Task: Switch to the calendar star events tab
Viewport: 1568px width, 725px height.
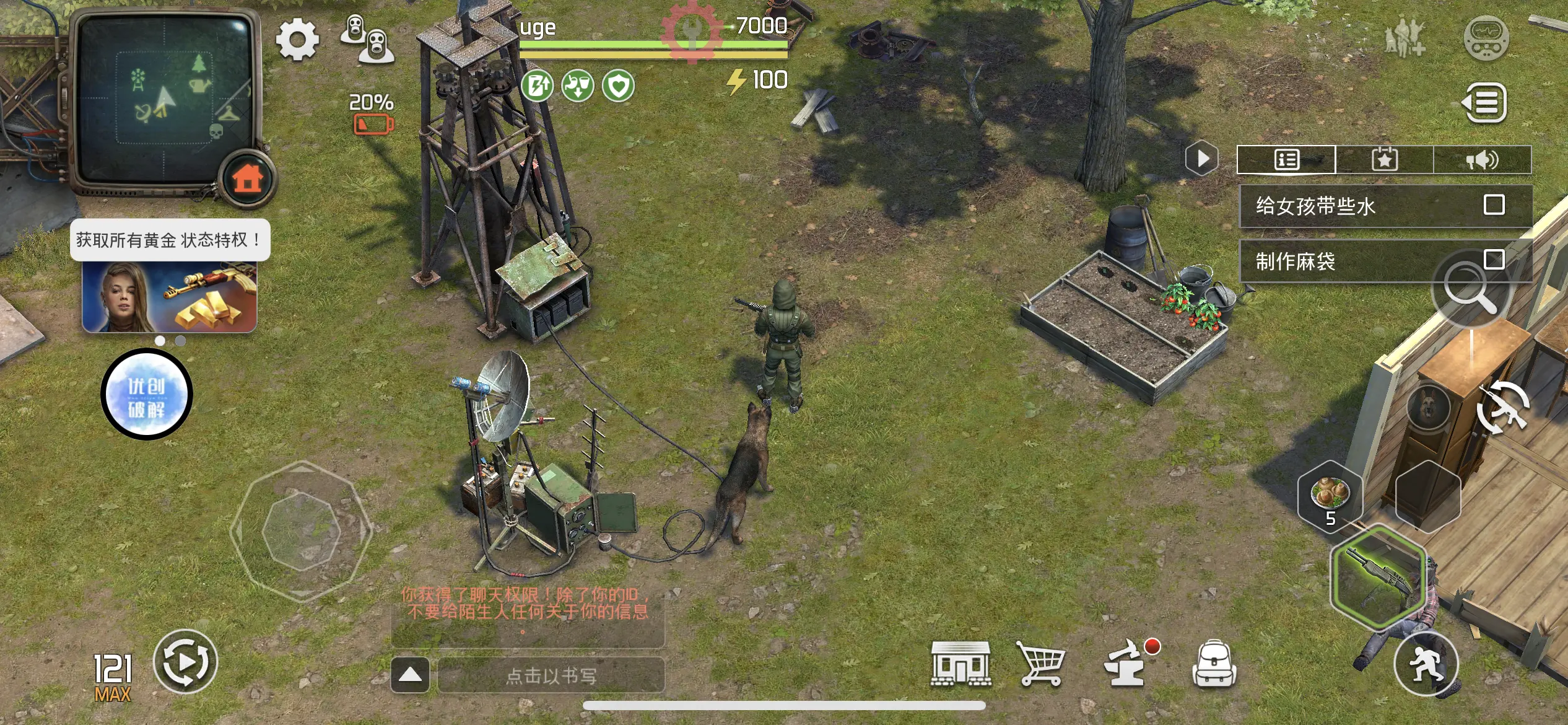Action: (1384, 160)
